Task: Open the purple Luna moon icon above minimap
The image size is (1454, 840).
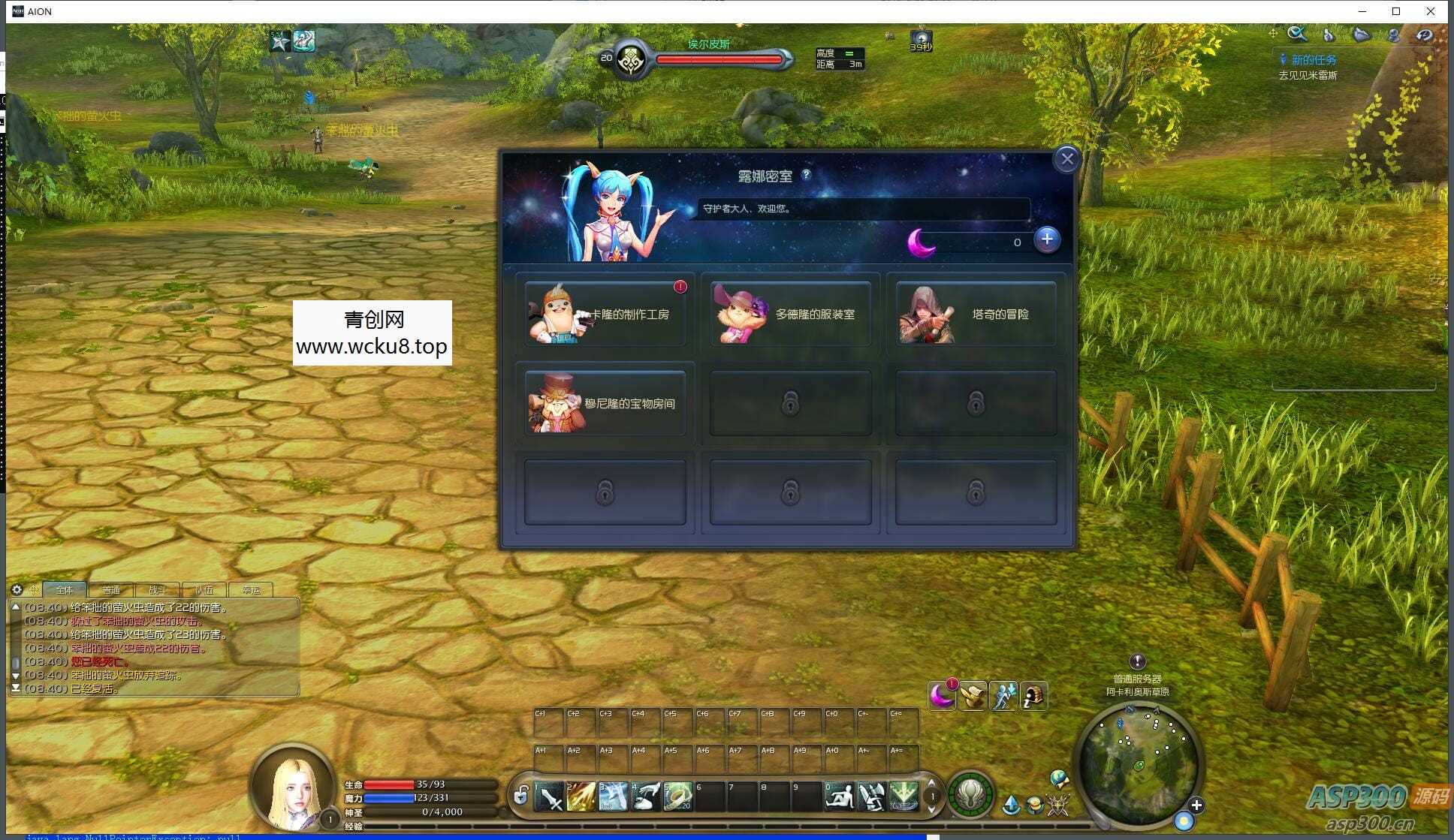Action: point(941,697)
